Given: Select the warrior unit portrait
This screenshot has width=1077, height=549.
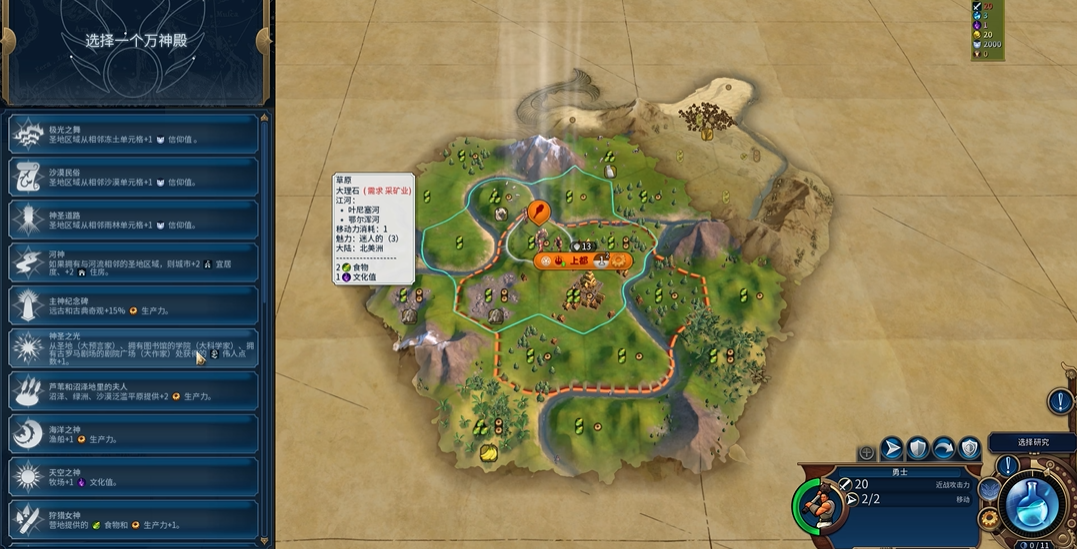Looking at the screenshot, I should point(819,505).
